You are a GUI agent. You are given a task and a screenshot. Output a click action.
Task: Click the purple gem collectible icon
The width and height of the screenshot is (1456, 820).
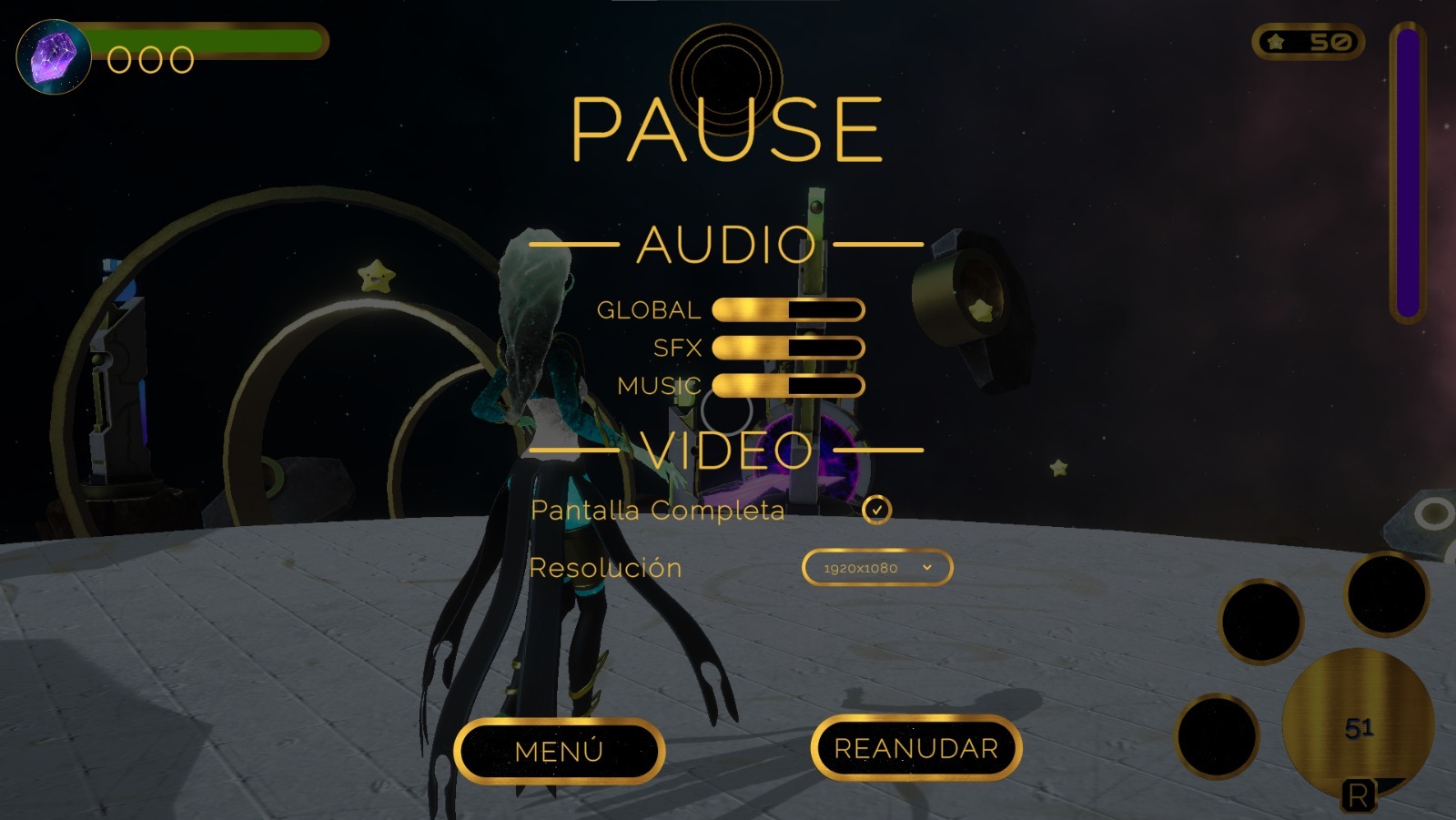pyautogui.click(x=53, y=56)
